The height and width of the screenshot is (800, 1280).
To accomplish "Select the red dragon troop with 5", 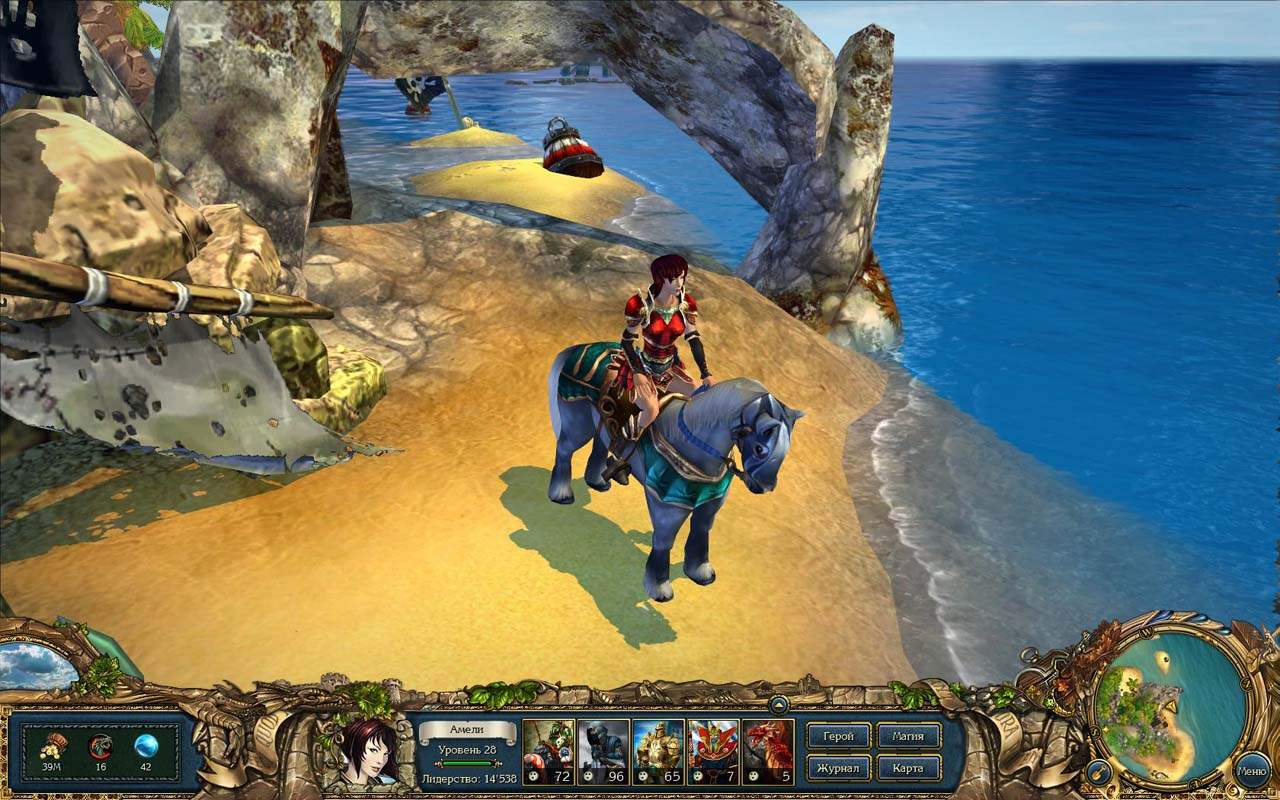I will tap(768, 751).
